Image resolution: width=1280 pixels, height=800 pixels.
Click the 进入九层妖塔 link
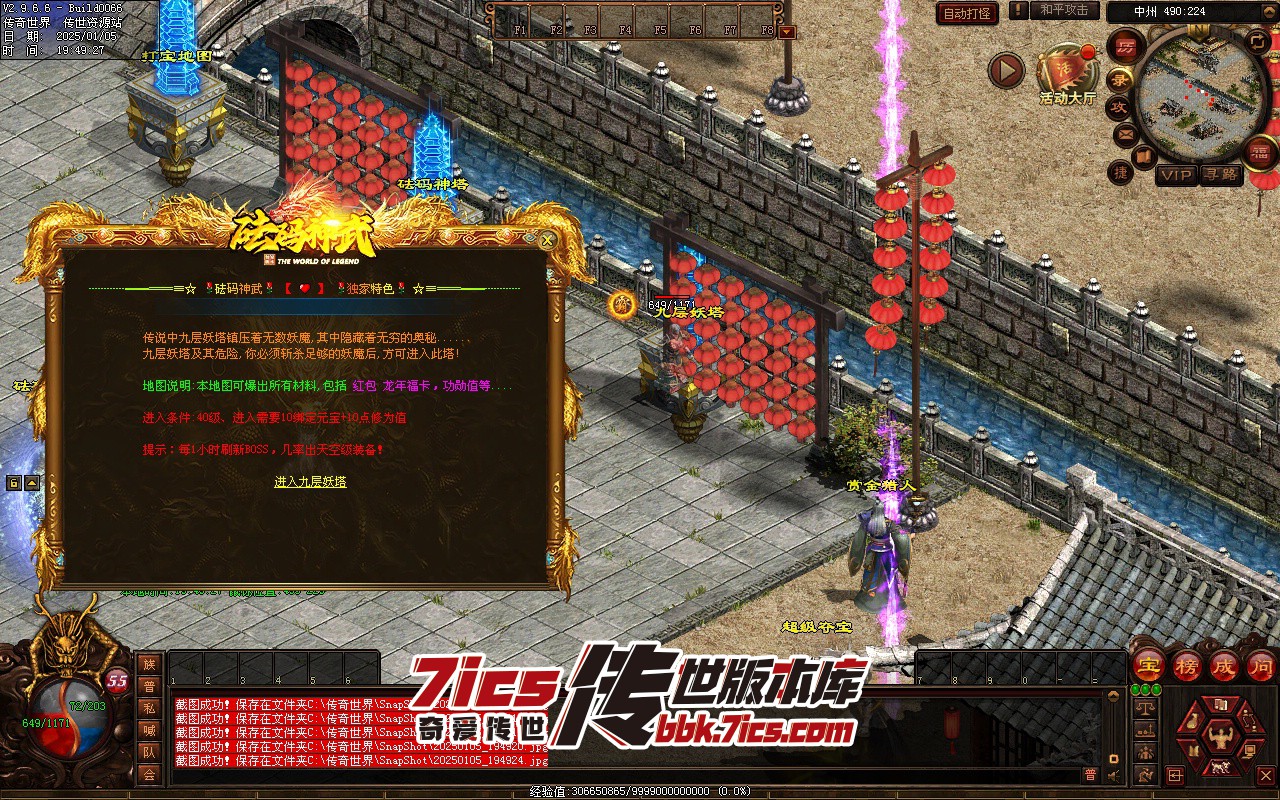pyautogui.click(x=310, y=482)
